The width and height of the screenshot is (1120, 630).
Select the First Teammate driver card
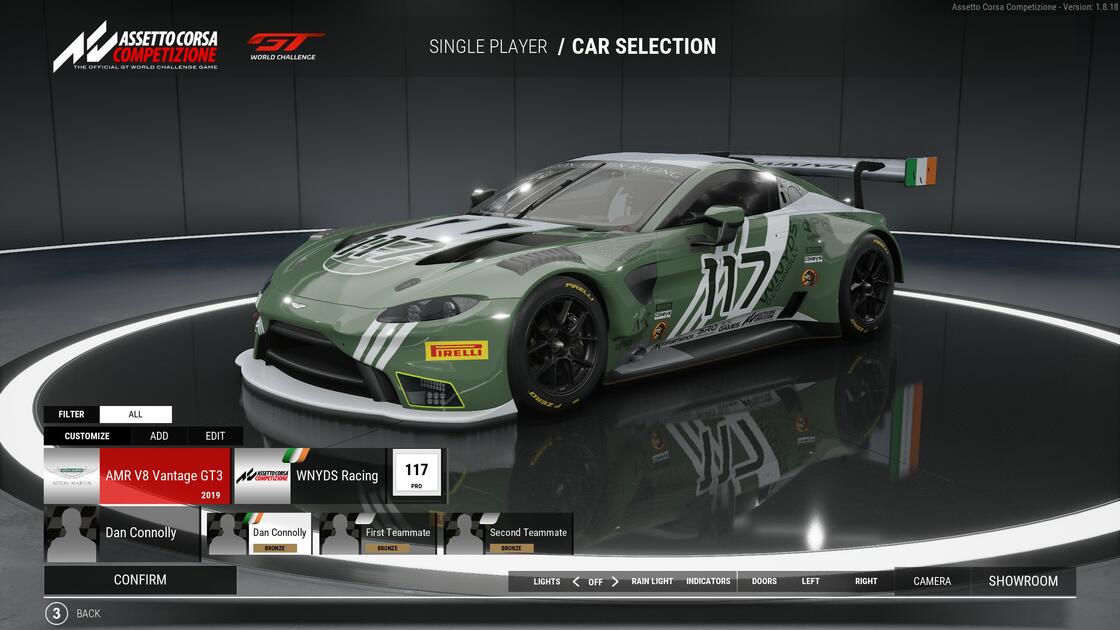[x=379, y=534]
